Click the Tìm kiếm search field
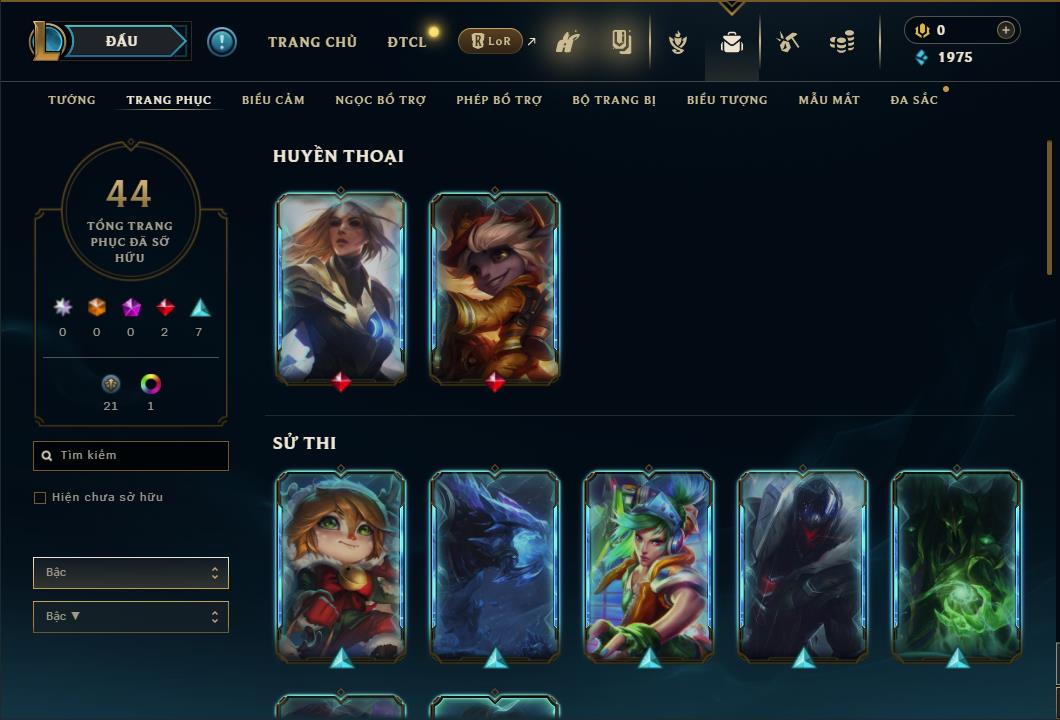The image size is (1060, 720). [x=131, y=456]
